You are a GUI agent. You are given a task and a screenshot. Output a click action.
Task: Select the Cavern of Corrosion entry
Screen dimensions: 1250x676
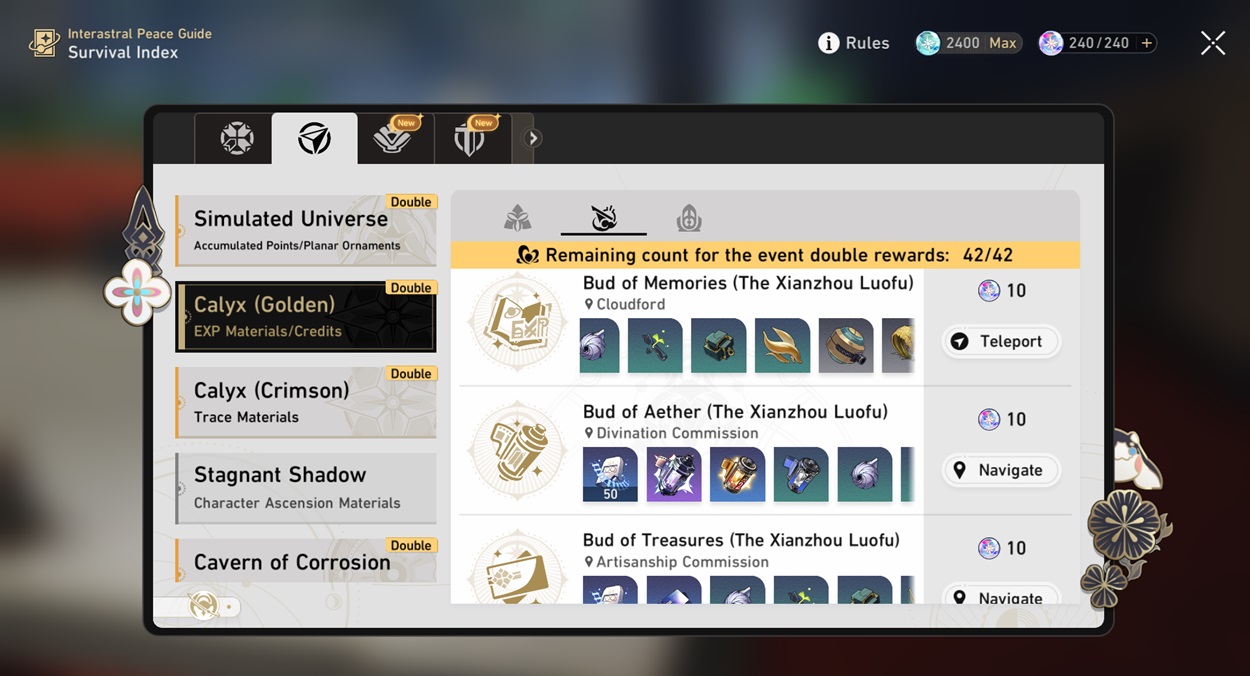click(306, 561)
